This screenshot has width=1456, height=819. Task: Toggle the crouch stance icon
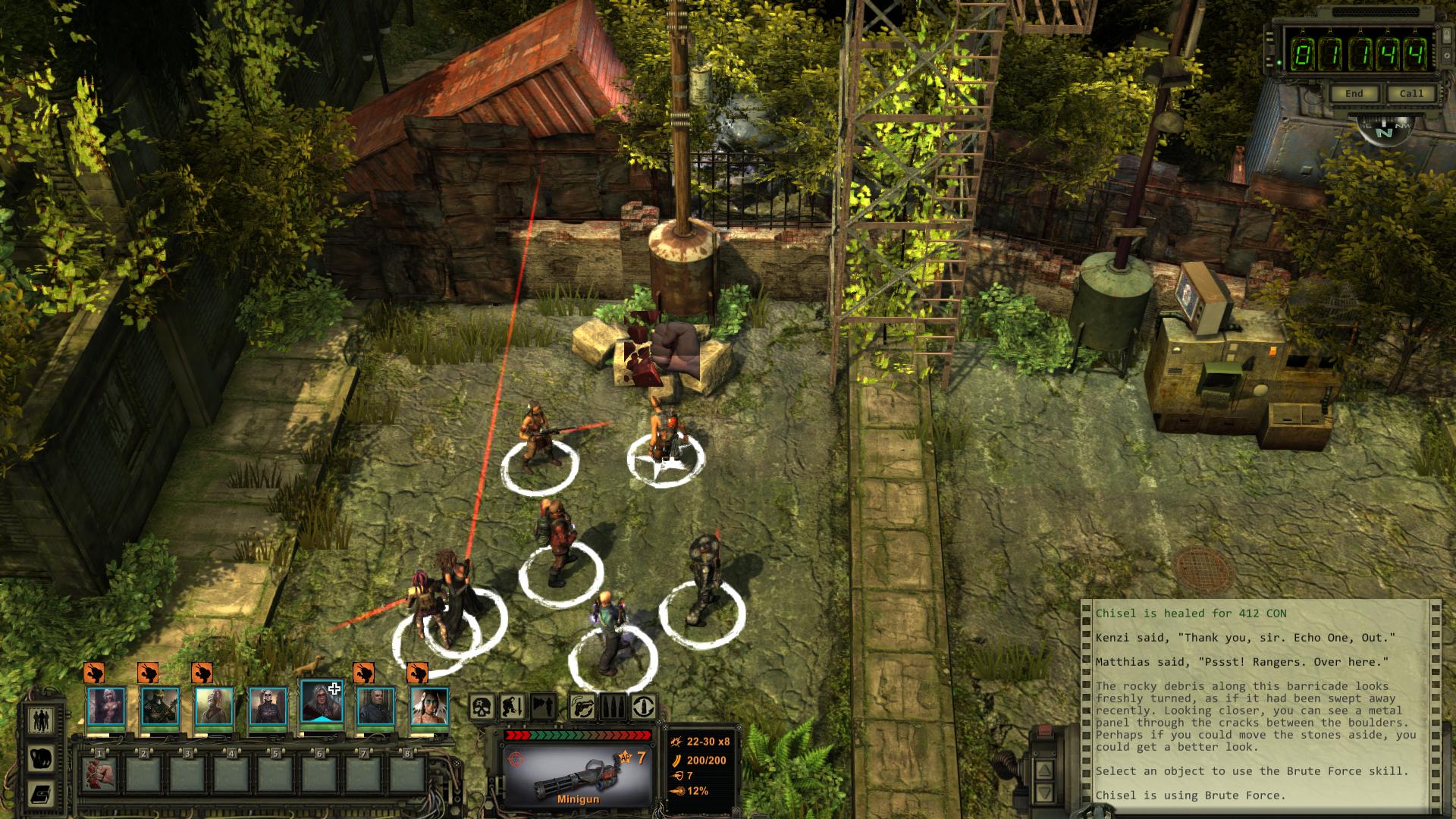click(512, 707)
